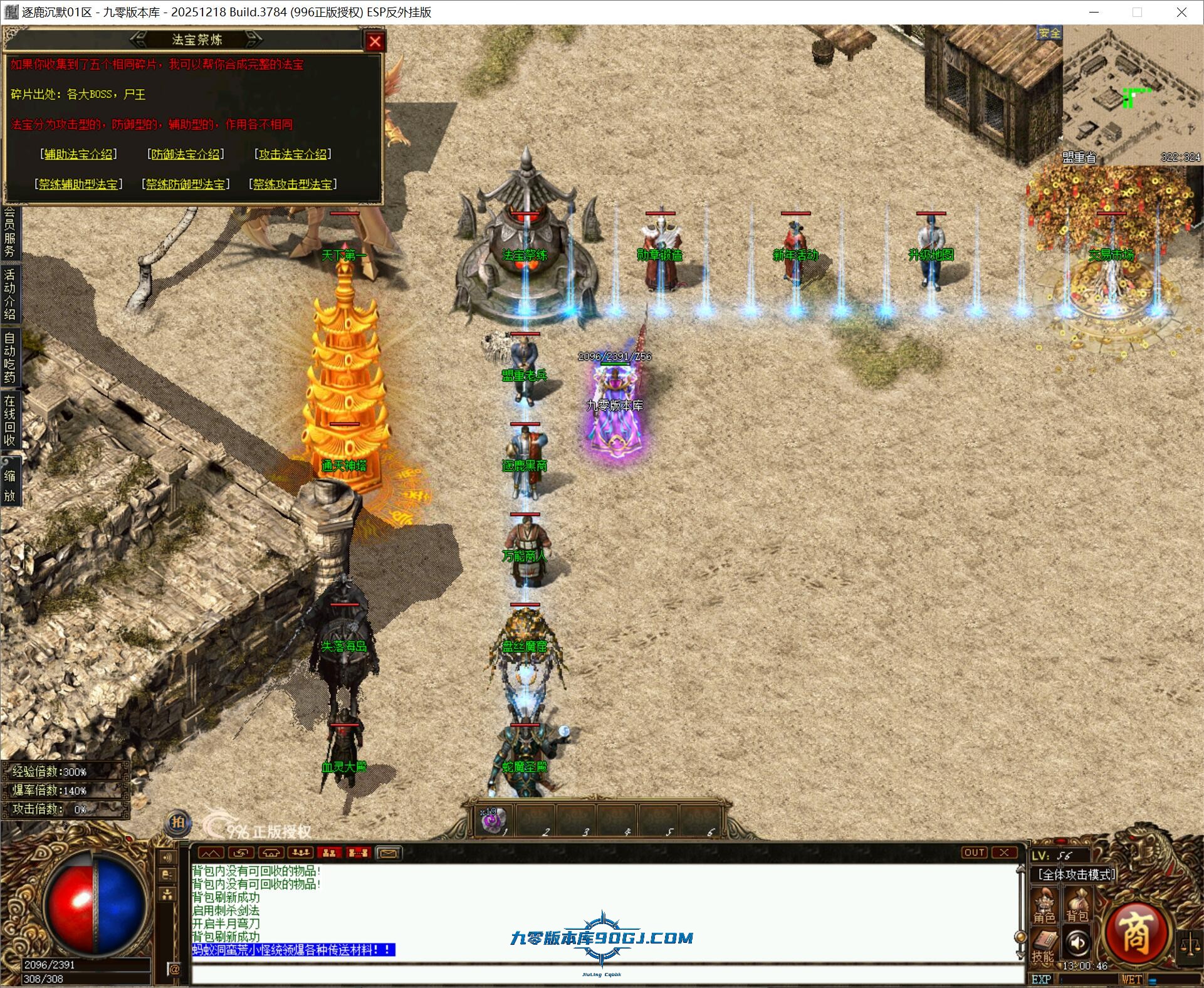This screenshot has height=988, width=1204.
Task: Open the 在线回收 side panel
Action: coord(10,420)
